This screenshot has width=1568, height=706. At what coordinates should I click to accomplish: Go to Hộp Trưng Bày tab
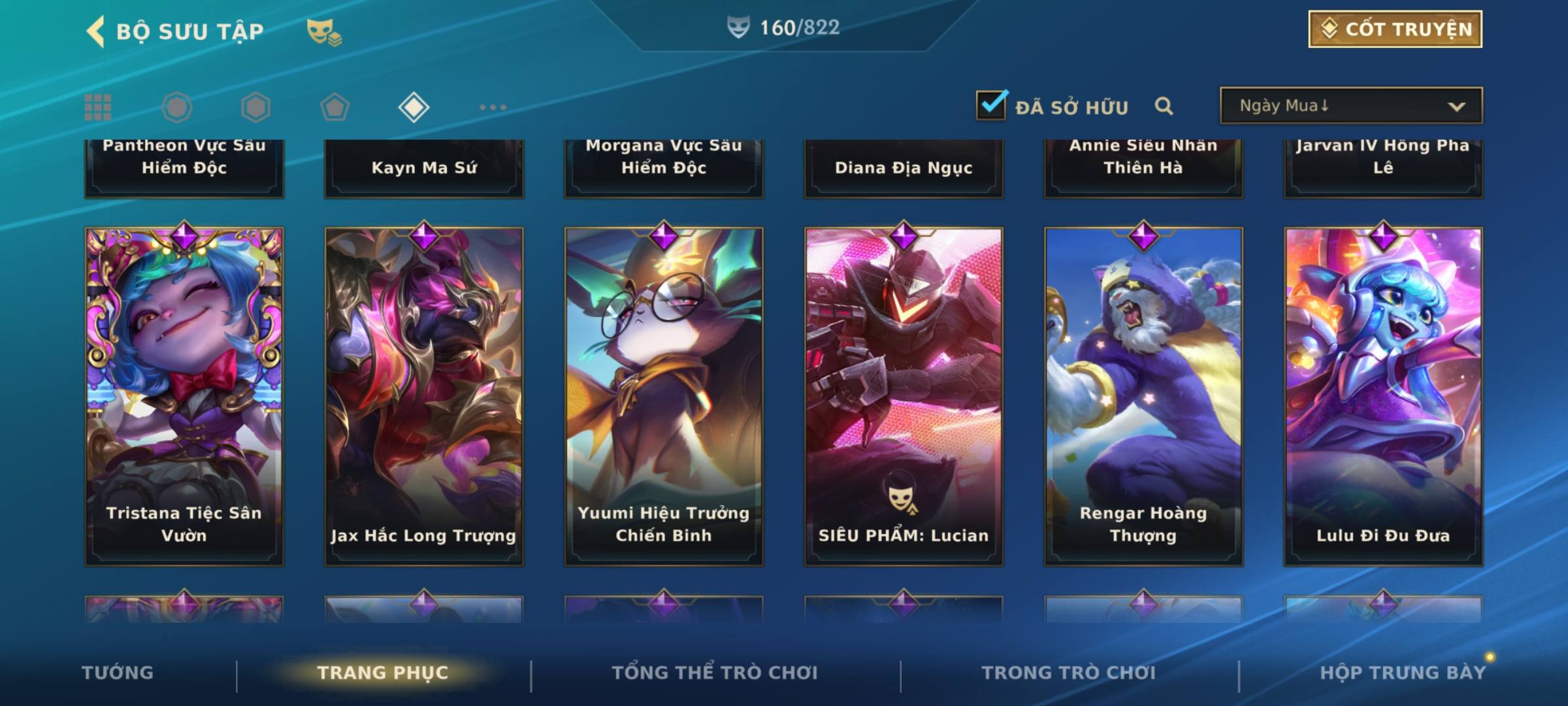pos(1403,673)
